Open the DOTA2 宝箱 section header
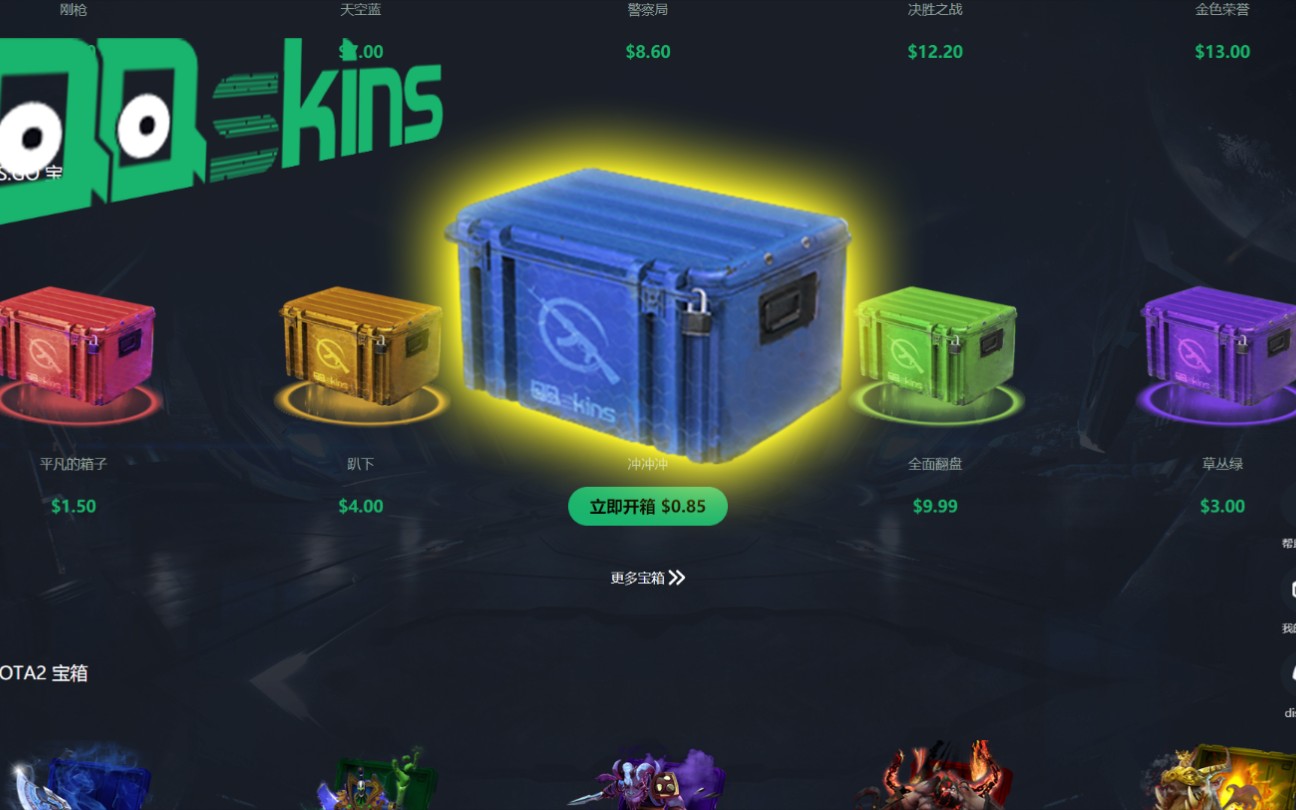1296x810 pixels. click(44, 673)
